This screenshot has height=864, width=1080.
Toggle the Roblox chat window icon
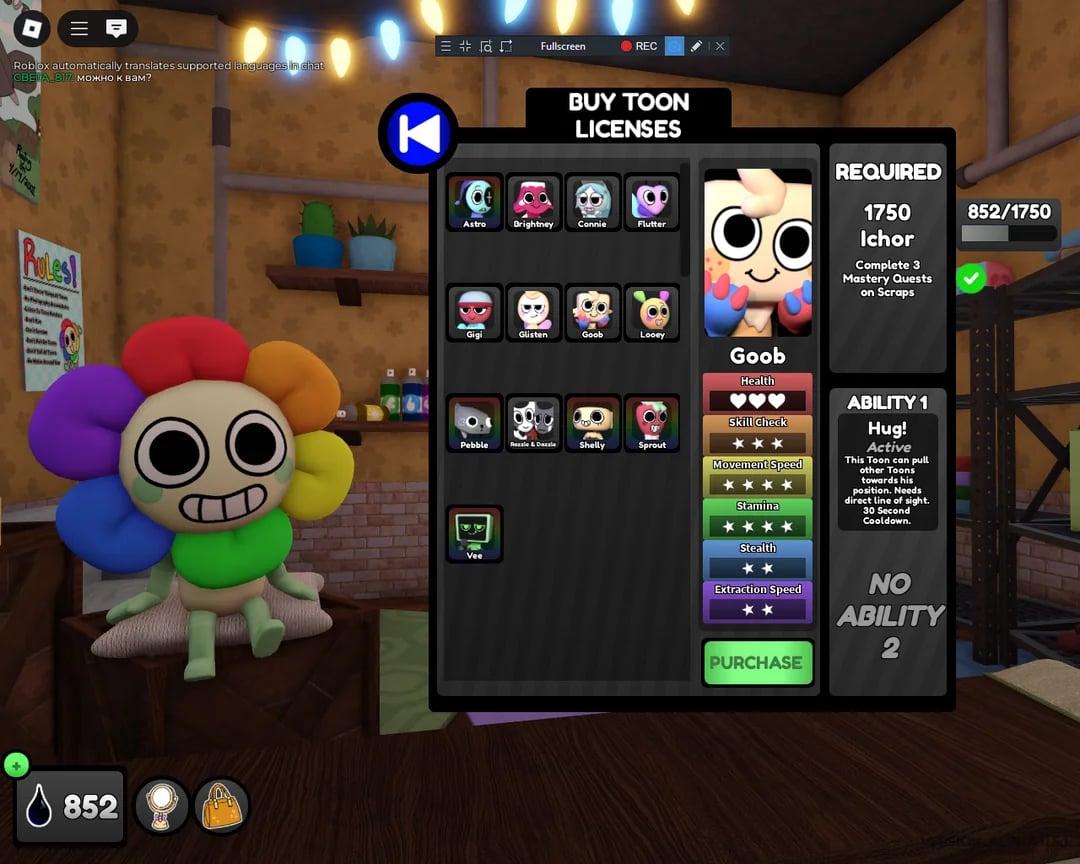point(116,29)
